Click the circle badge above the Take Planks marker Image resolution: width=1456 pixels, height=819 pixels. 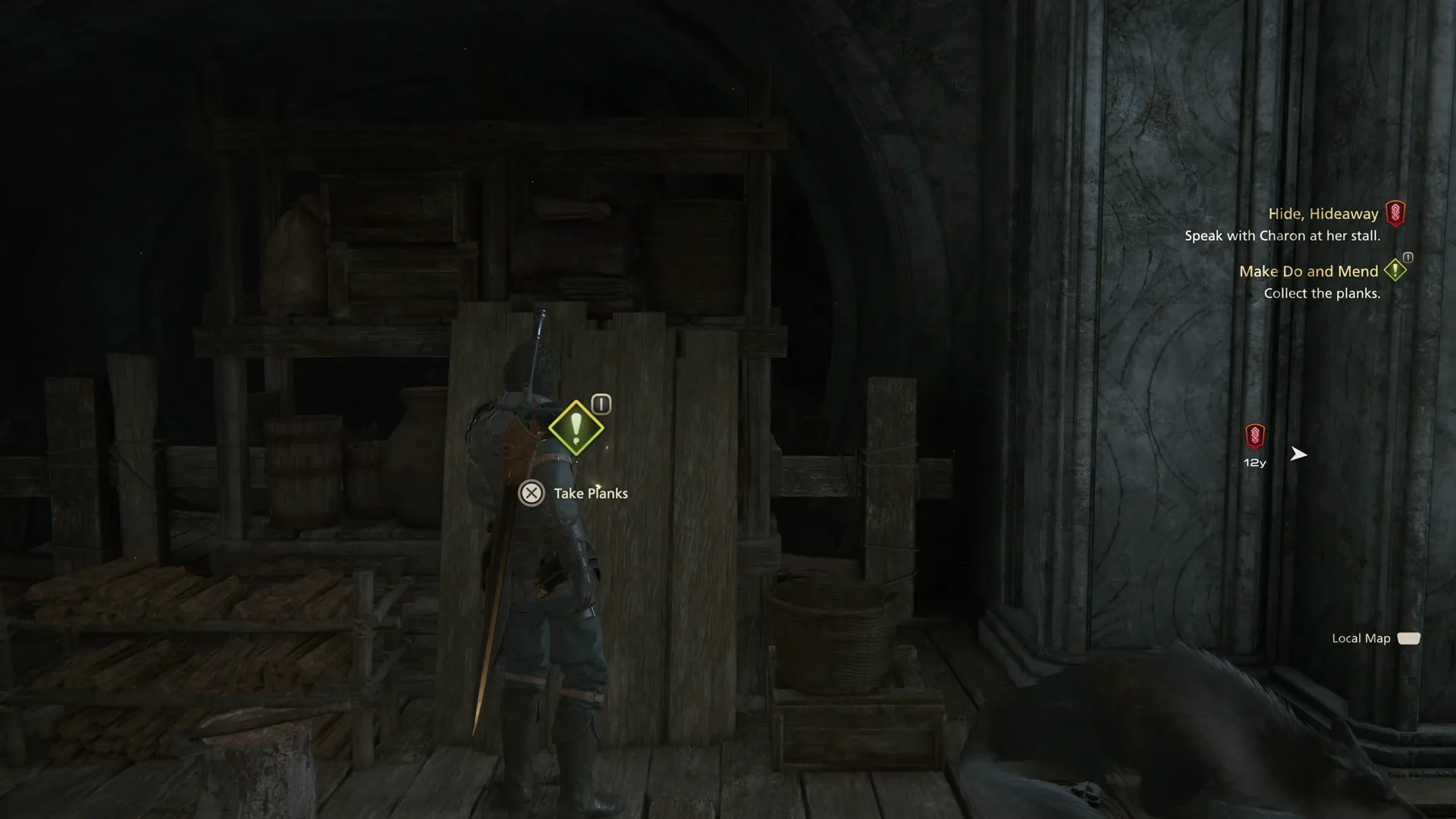click(x=600, y=403)
